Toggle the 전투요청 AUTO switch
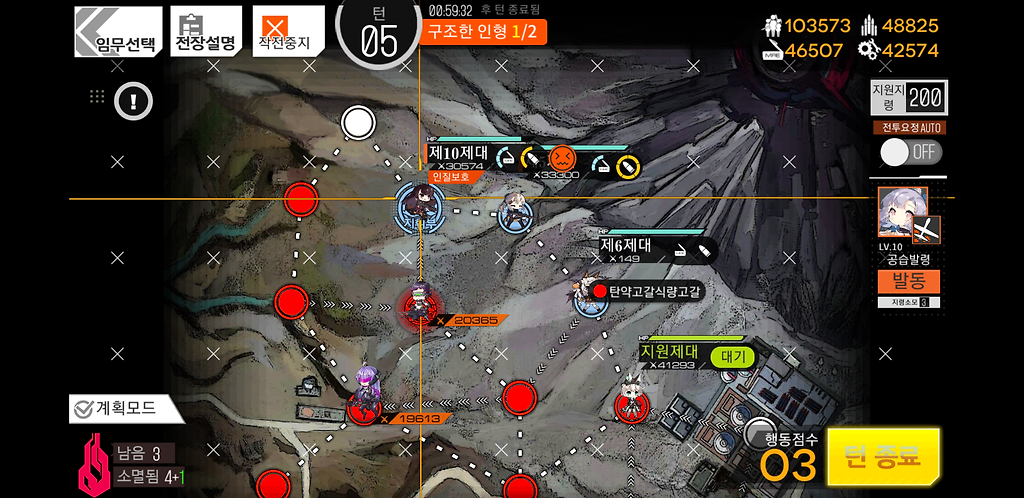1024x498 pixels. [910, 152]
